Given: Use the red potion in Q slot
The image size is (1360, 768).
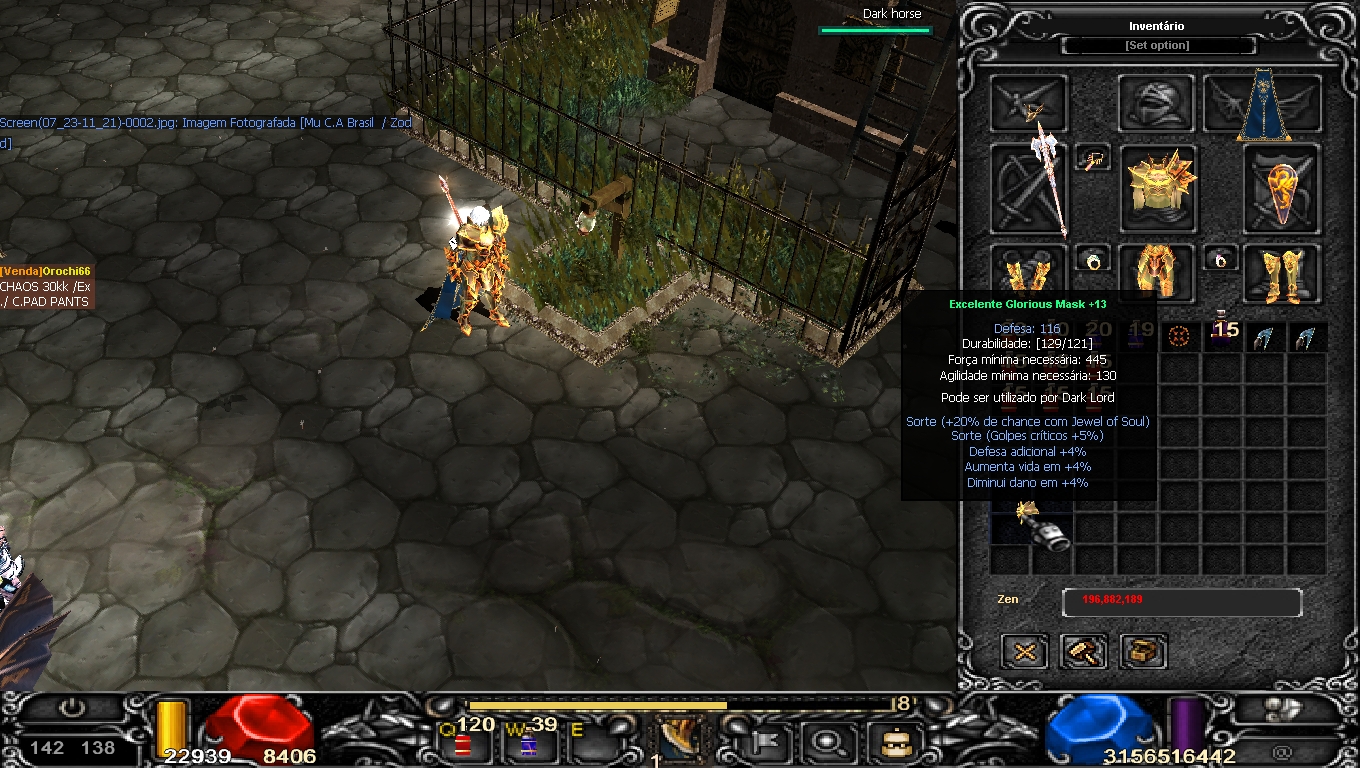Looking at the screenshot, I should coord(463,744).
